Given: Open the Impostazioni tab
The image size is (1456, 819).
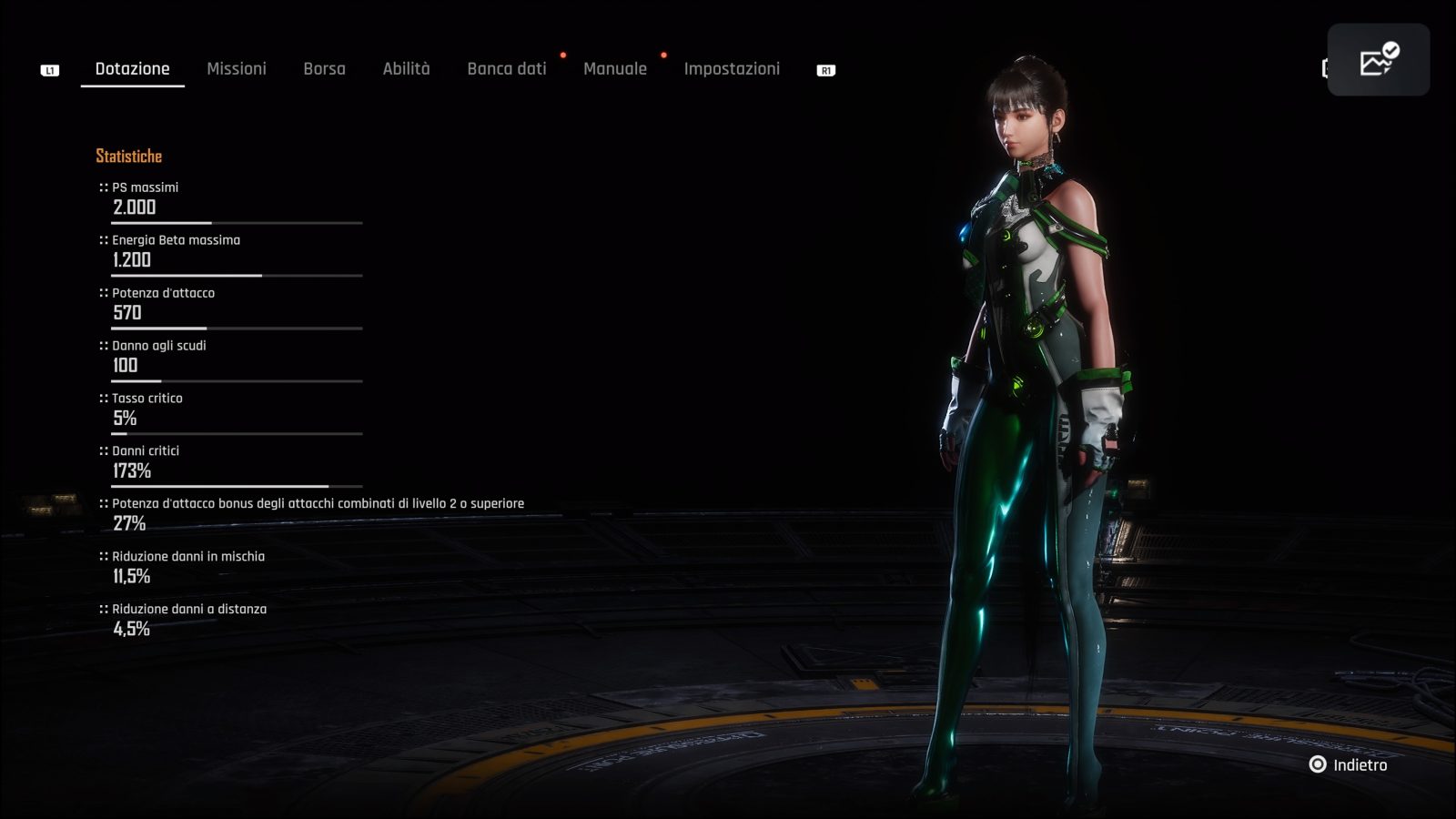Looking at the screenshot, I should coord(732,69).
